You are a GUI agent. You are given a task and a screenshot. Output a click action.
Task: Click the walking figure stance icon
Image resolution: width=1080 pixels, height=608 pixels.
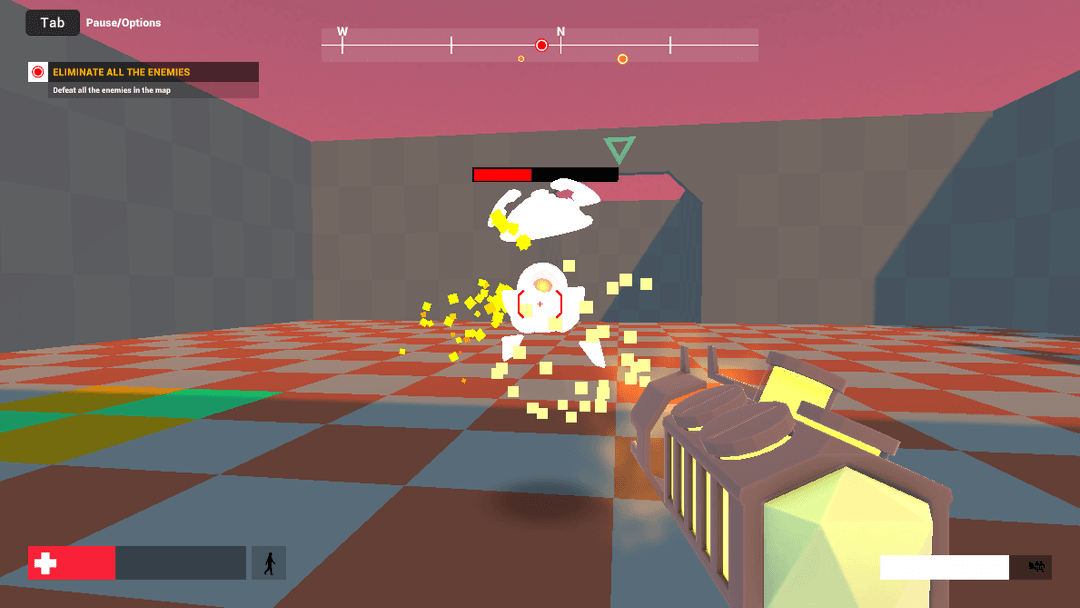268,563
